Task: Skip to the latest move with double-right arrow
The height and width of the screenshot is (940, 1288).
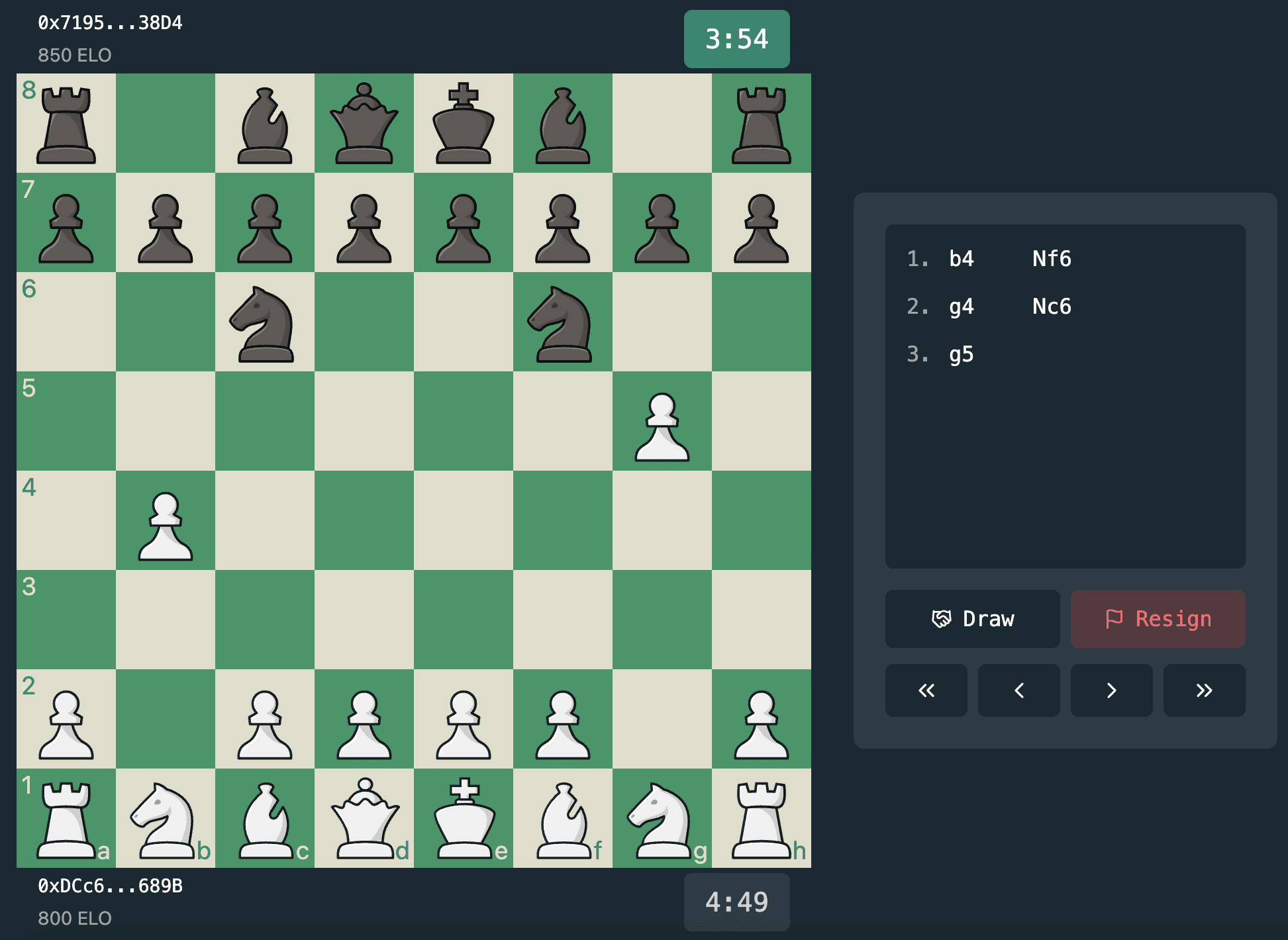Action: click(x=1204, y=690)
